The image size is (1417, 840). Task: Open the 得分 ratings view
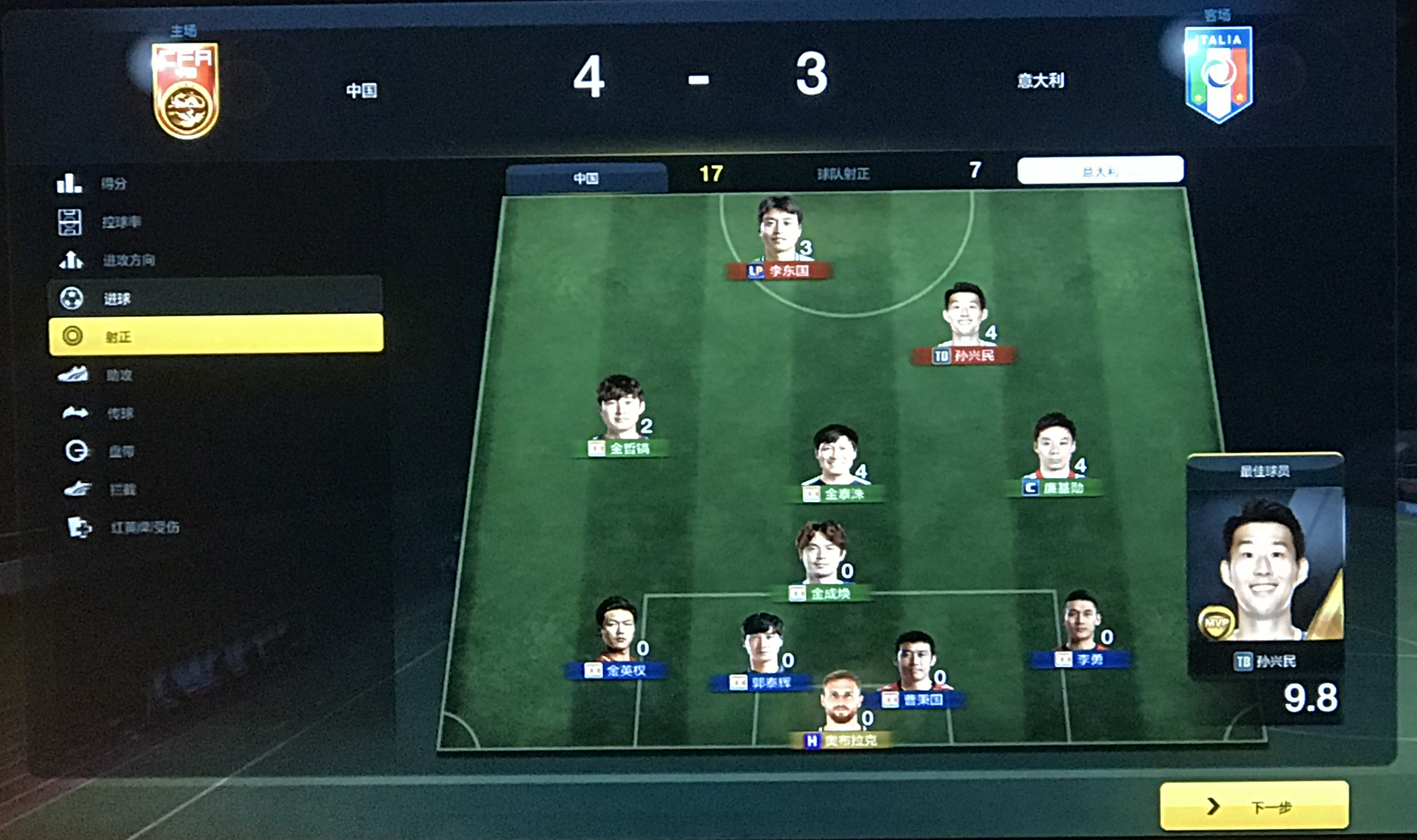(113, 183)
